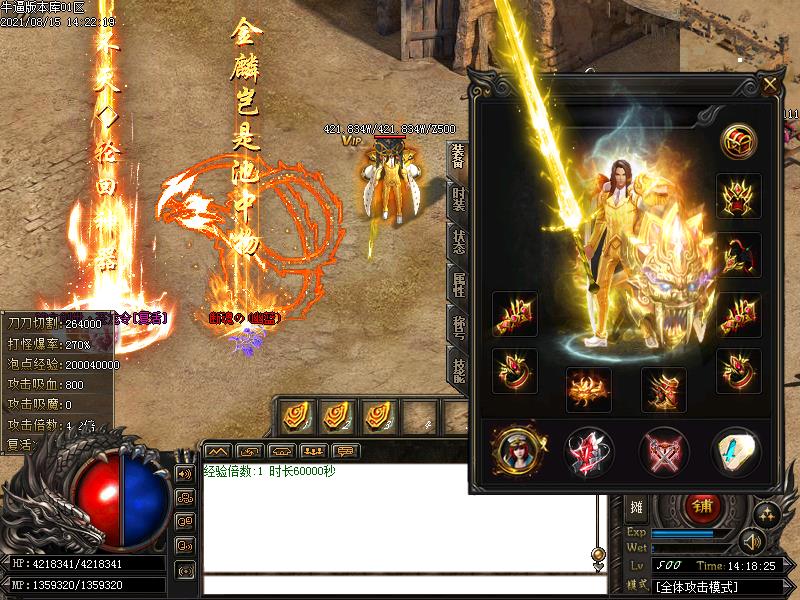Select the mountain-icon chat filter tab
Screen dimensions: 800x600
pyautogui.click(x=218, y=450)
